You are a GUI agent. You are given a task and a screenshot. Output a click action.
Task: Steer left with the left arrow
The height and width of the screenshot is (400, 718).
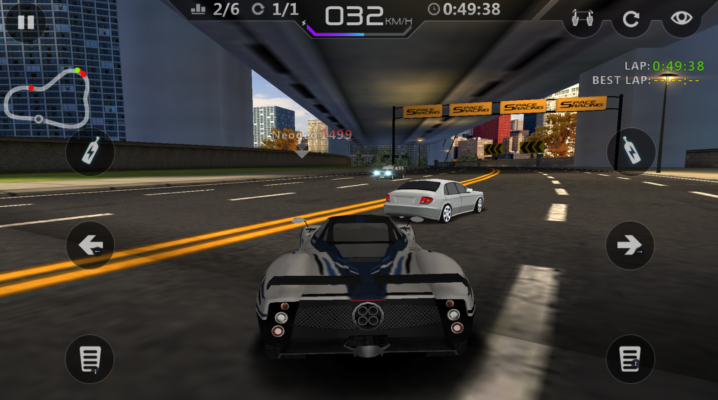[x=91, y=245]
